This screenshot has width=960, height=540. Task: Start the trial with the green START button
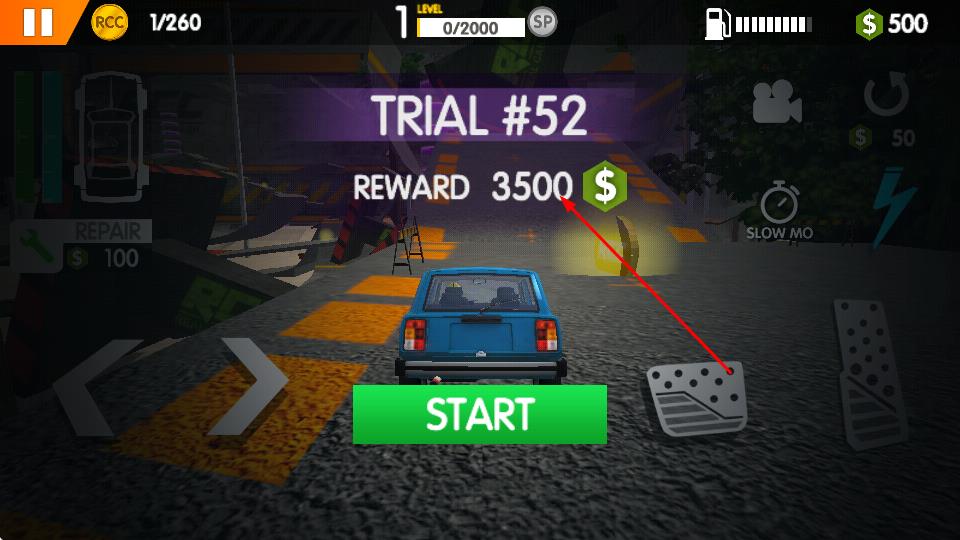tap(479, 414)
